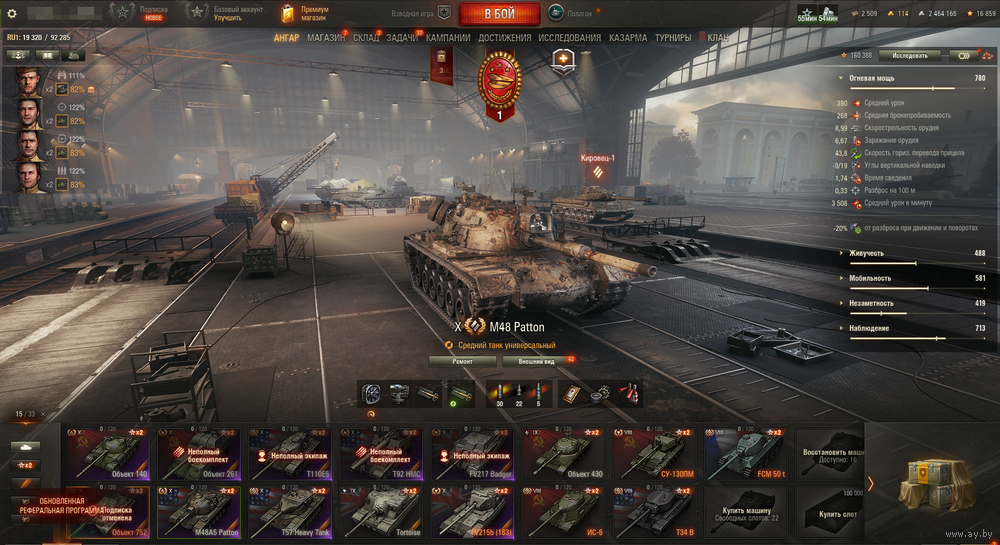The height and width of the screenshot is (545, 1000).
Task: Click the Исследовать research button
Action: click(x=910, y=56)
